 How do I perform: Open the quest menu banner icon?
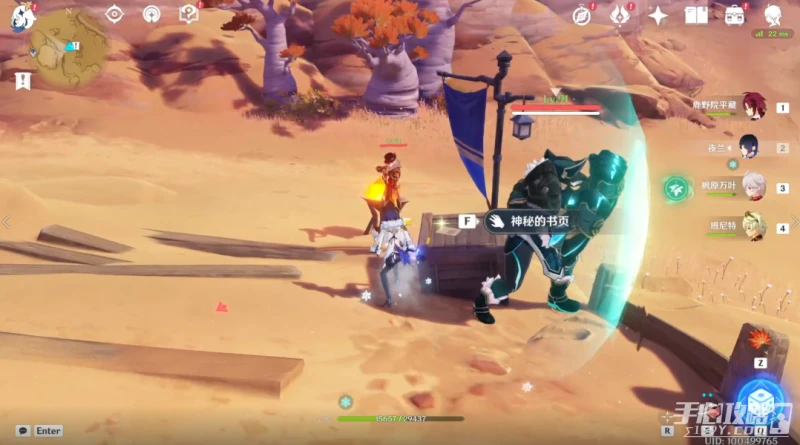pos(22,81)
